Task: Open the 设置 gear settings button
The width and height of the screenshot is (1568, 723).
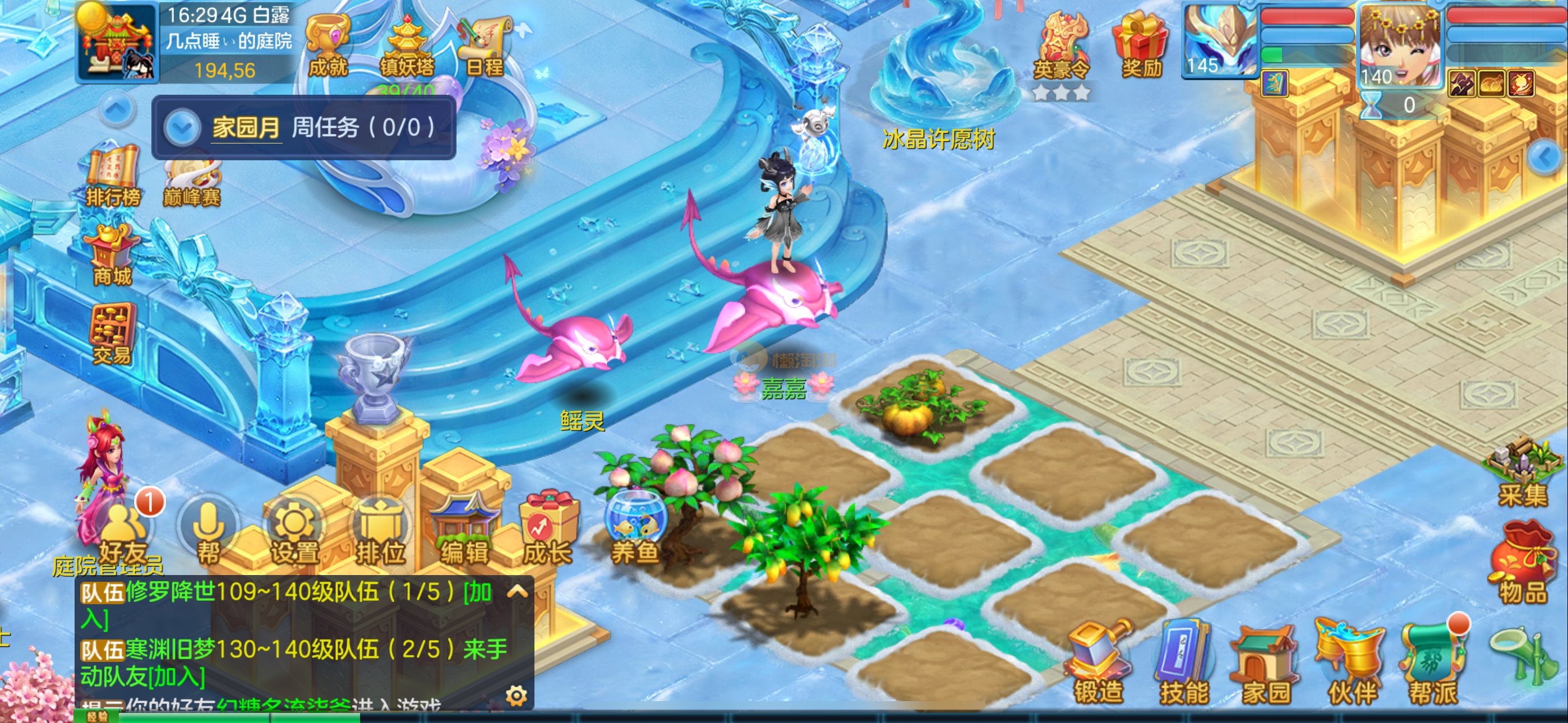Action: click(x=294, y=532)
